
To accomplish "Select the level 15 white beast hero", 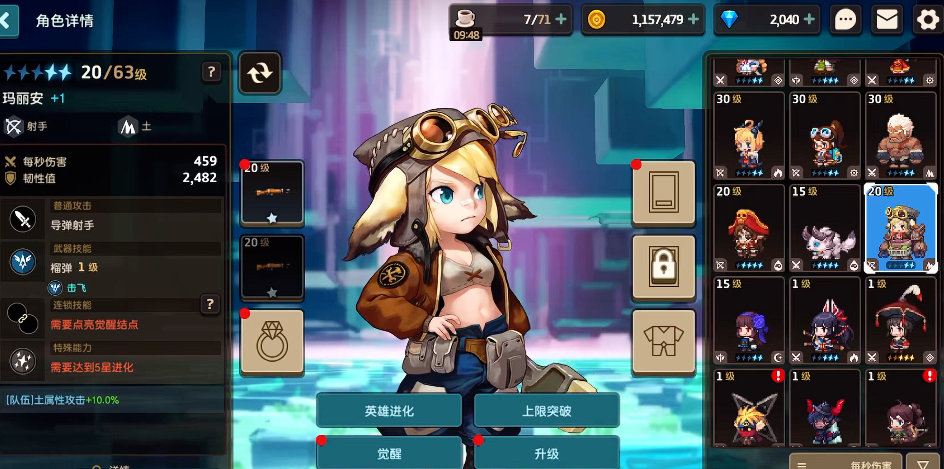I will pyautogui.click(x=825, y=228).
